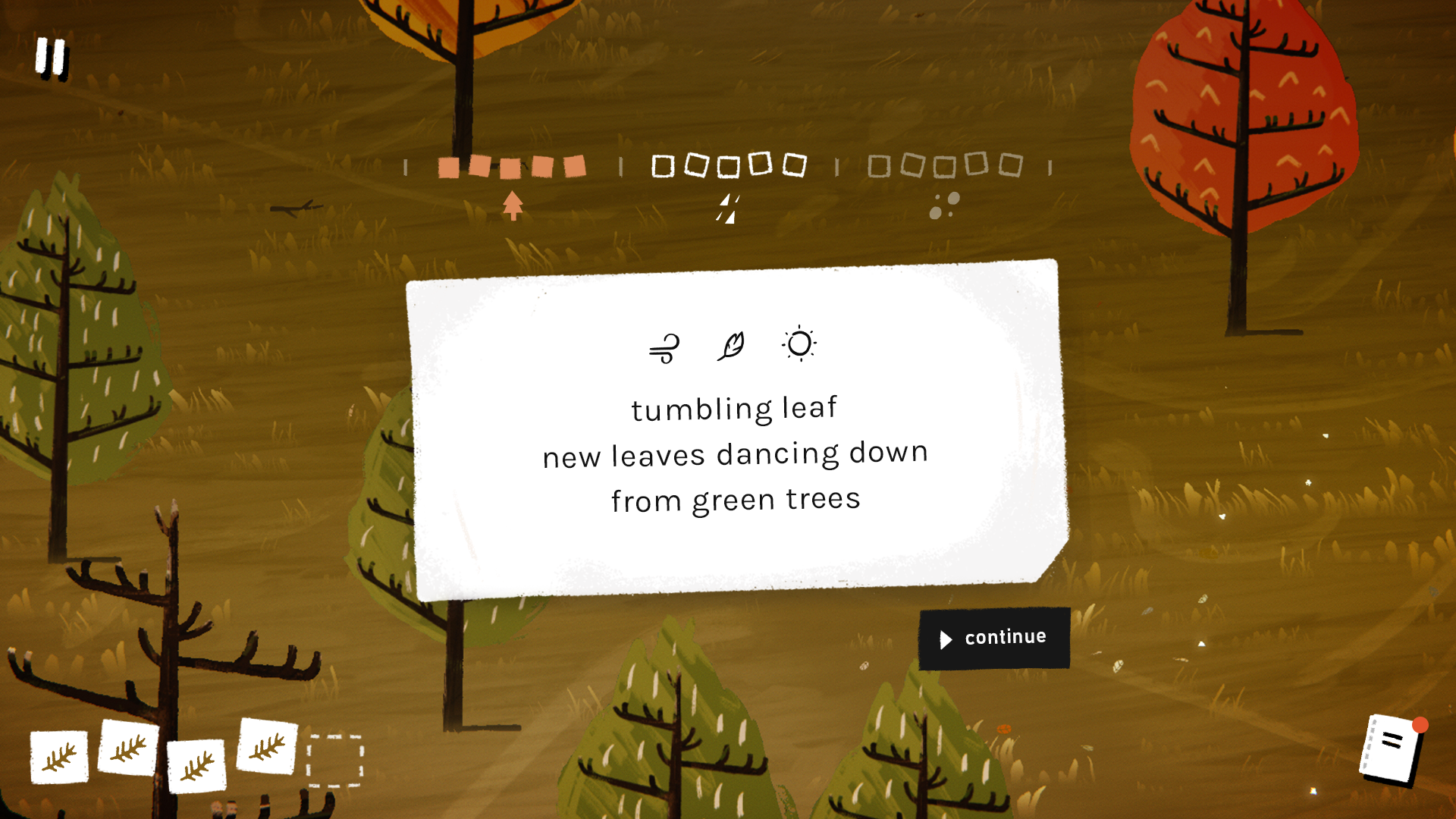
Task: Select the wind icon on the haiku card
Action: 664,348
